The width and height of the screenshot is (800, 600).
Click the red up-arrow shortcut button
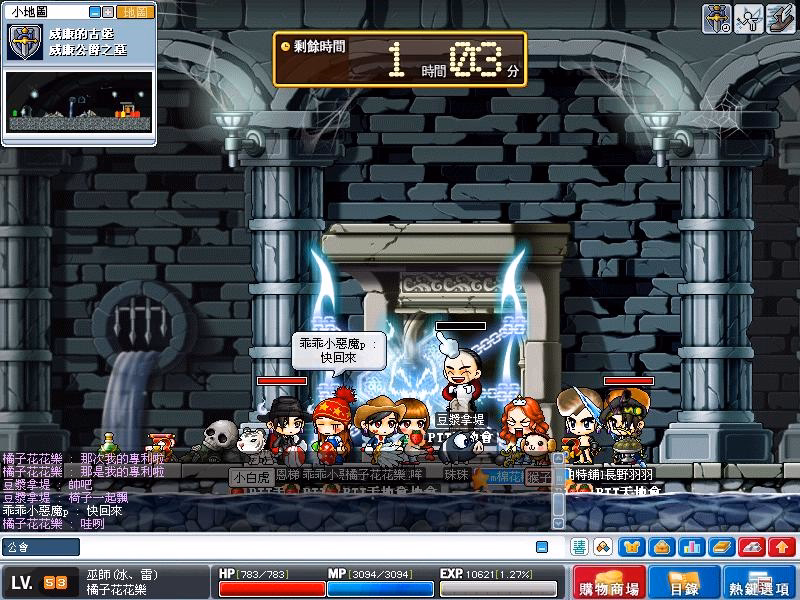pyautogui.click(x=780, y=547)
